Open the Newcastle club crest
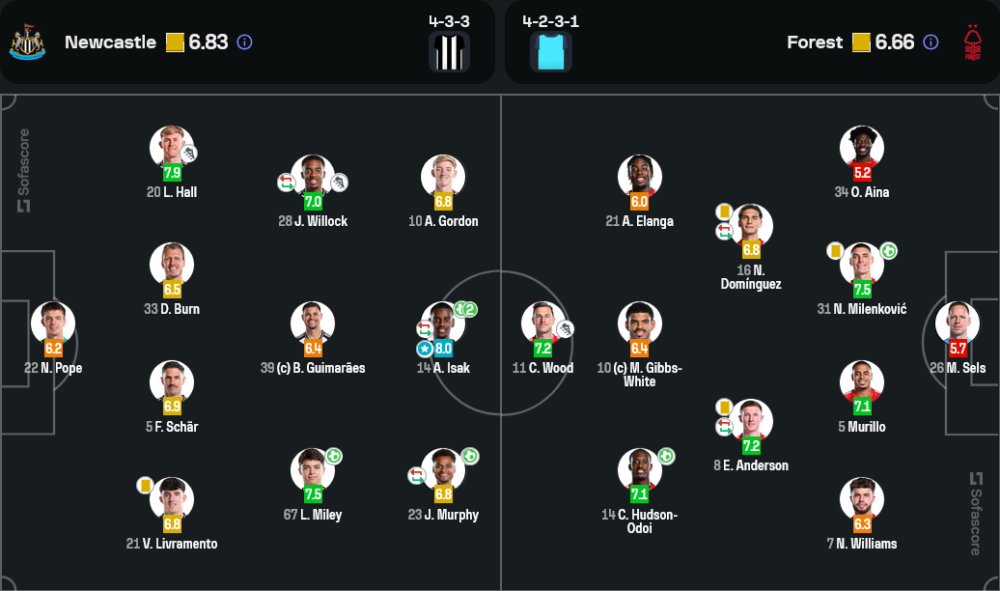 pos(28,42)
